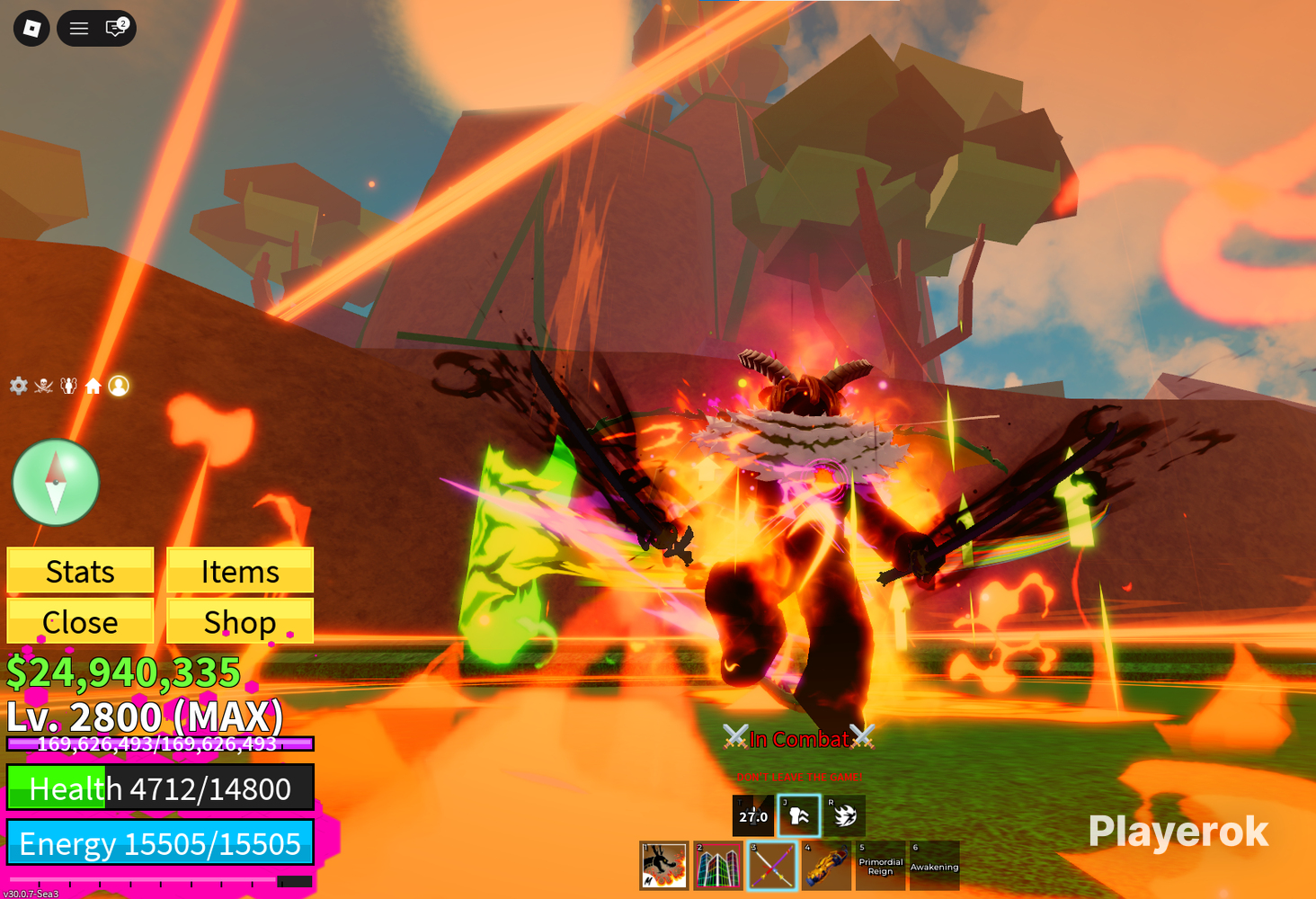The height and width of the screenshot is (899, 1316).
Task: Select the Awakening hotbar slot
Action: 934,866
